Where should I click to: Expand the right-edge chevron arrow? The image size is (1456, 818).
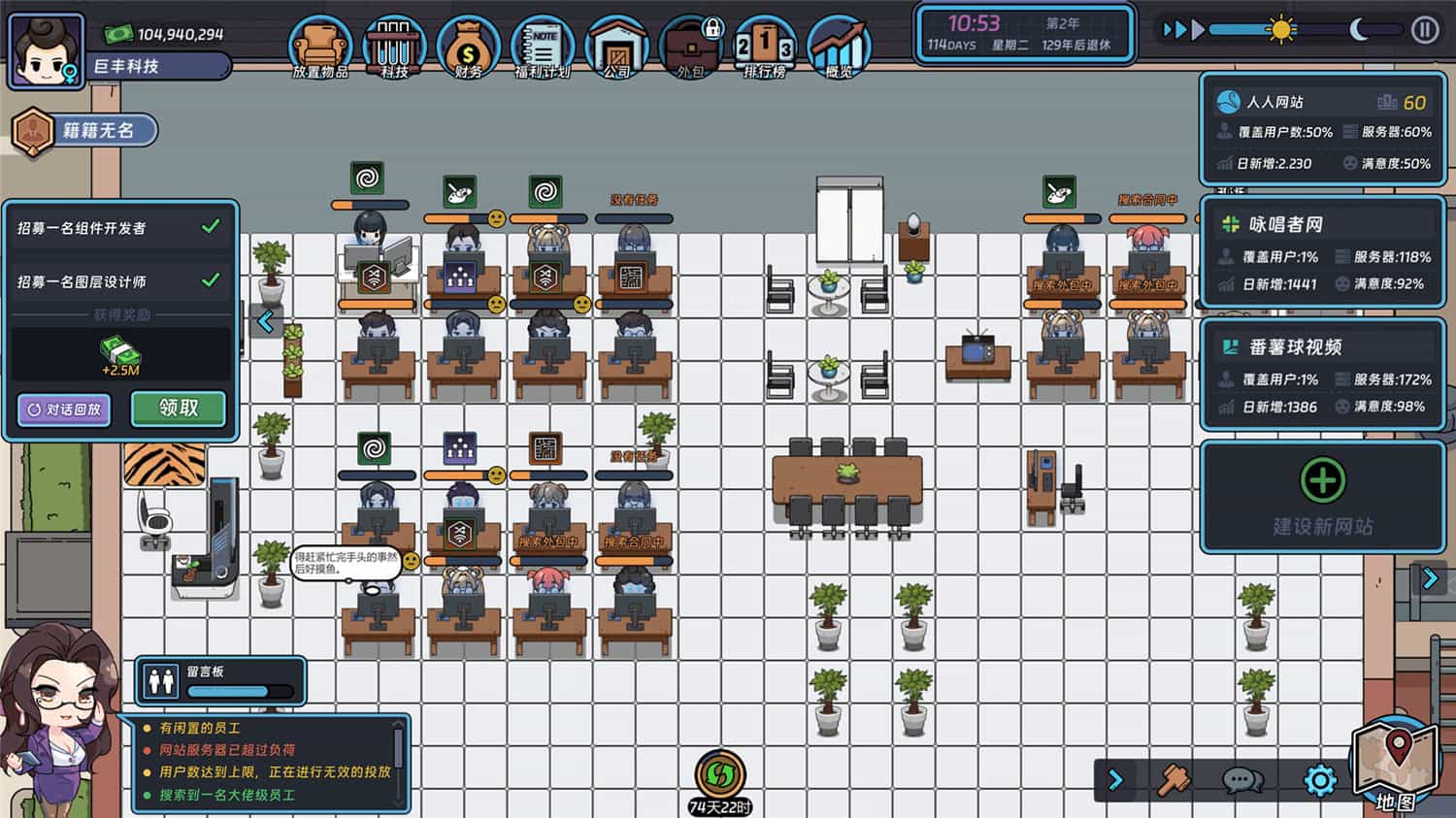pos(1428,579)
